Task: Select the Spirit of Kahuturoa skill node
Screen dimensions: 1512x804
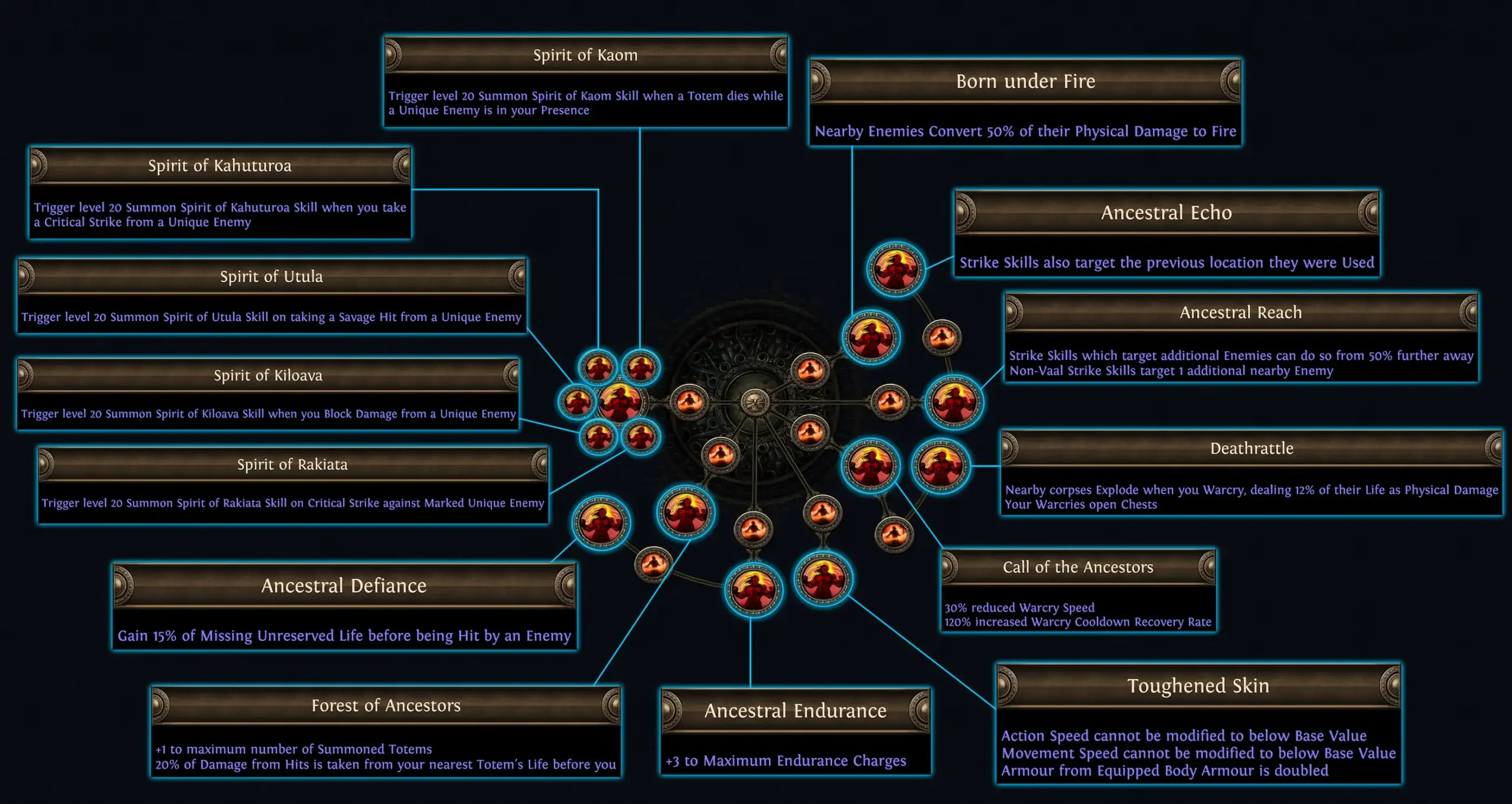Action: tap(598, 364)
